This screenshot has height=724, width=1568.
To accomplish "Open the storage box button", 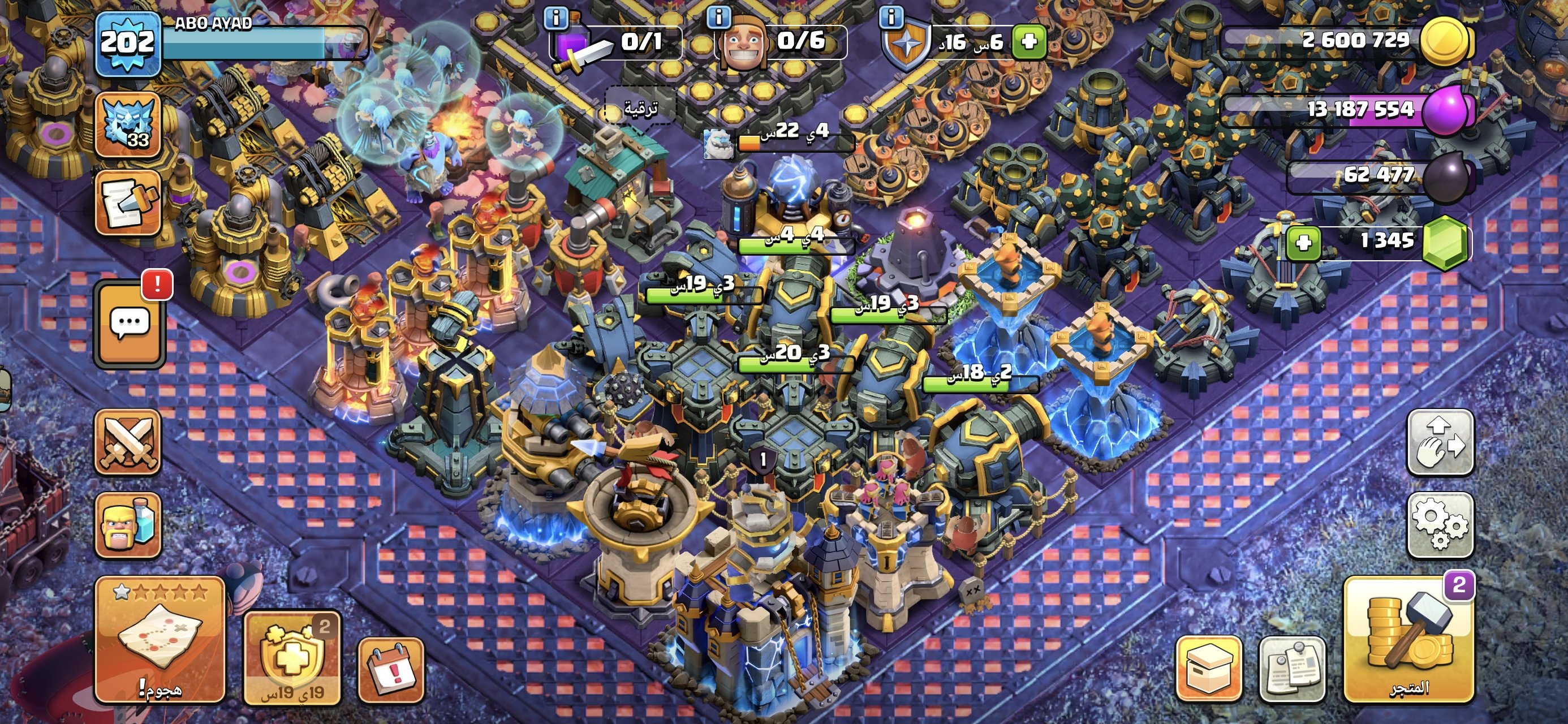I will click(x=1208, y=669).
